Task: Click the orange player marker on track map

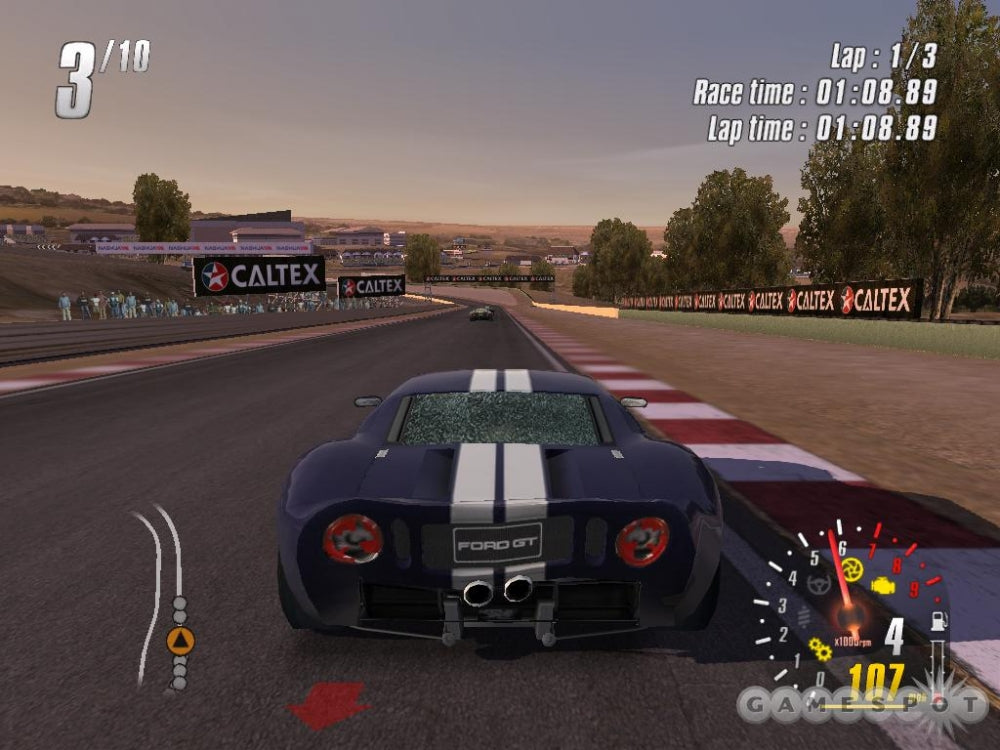Action: (x=180, y=641)
